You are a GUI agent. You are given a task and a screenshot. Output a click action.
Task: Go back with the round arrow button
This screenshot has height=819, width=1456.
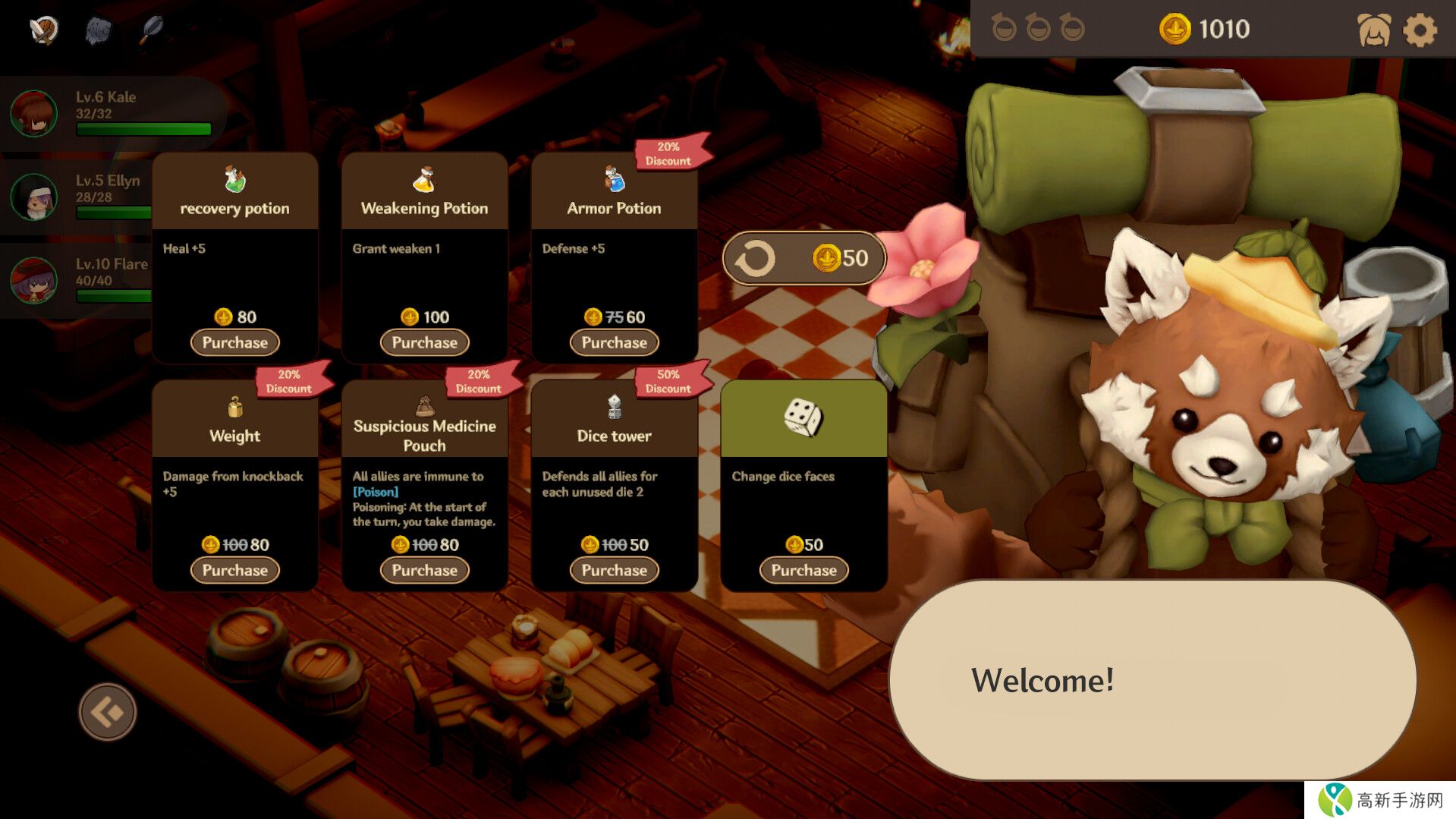(108, 712)
